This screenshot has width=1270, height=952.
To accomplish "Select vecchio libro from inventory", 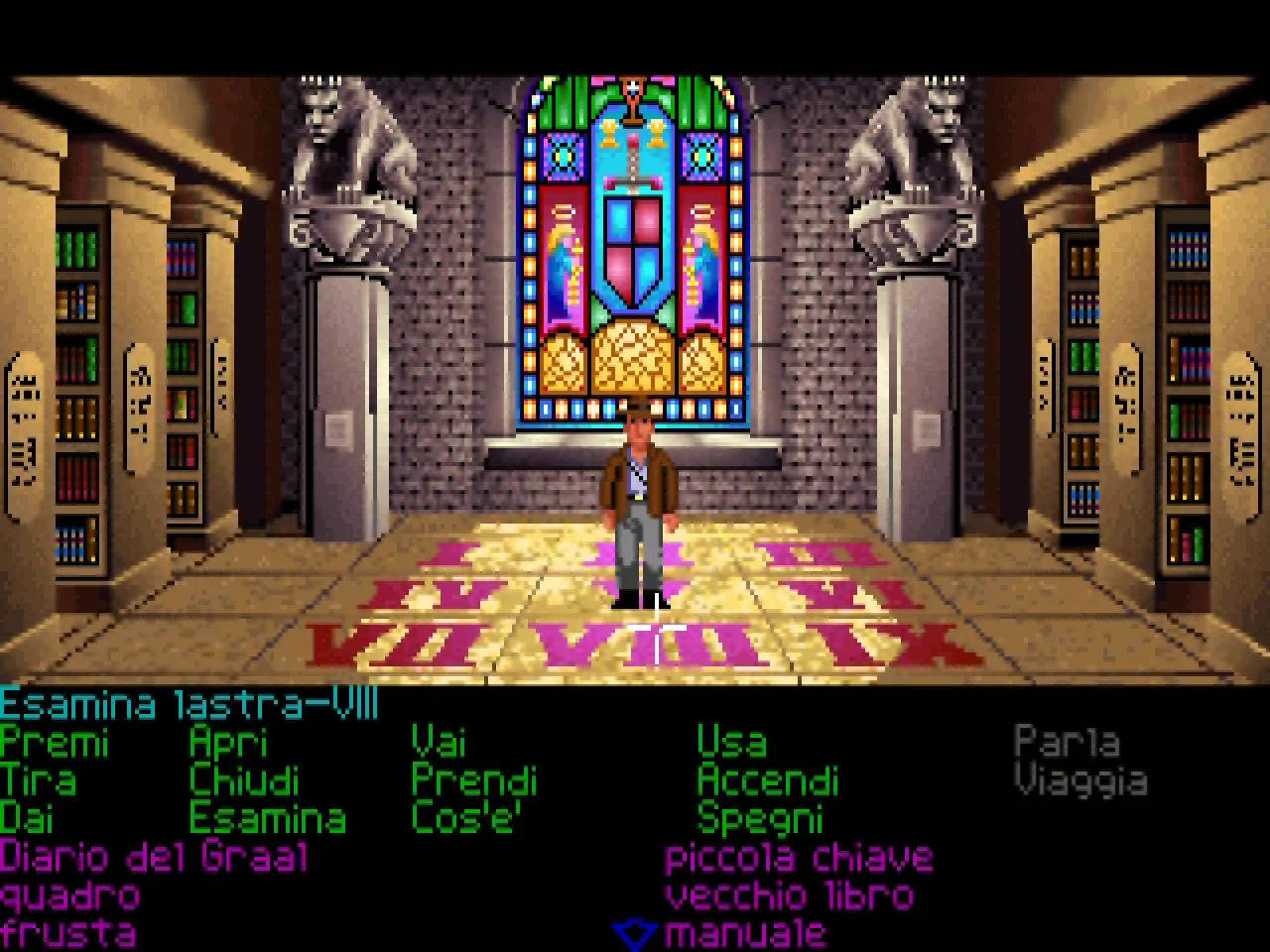I will 790,895.
